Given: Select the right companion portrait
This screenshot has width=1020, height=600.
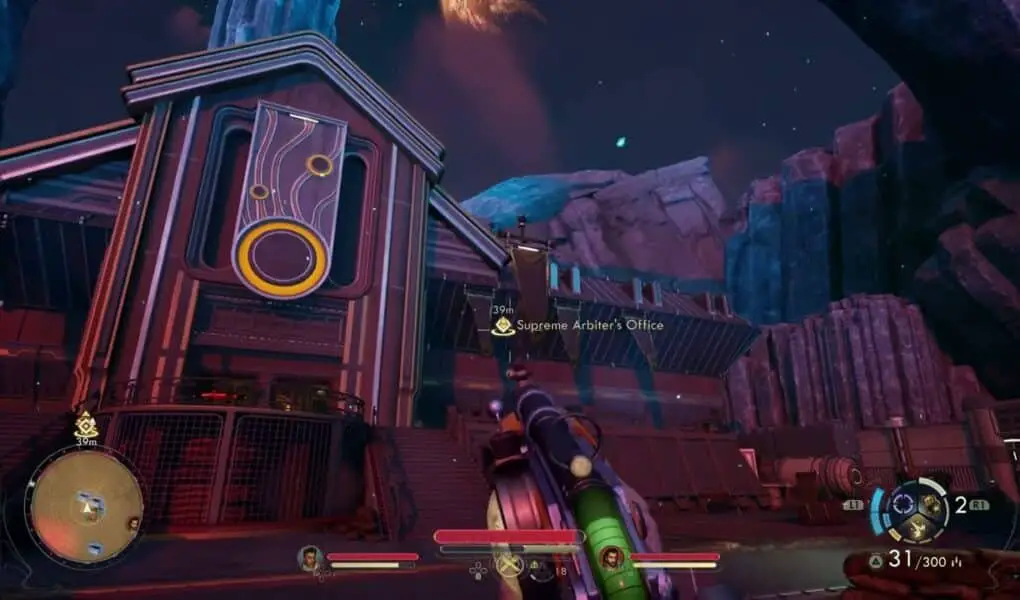Looking at the screenshot, I should (x=612, y=558).
